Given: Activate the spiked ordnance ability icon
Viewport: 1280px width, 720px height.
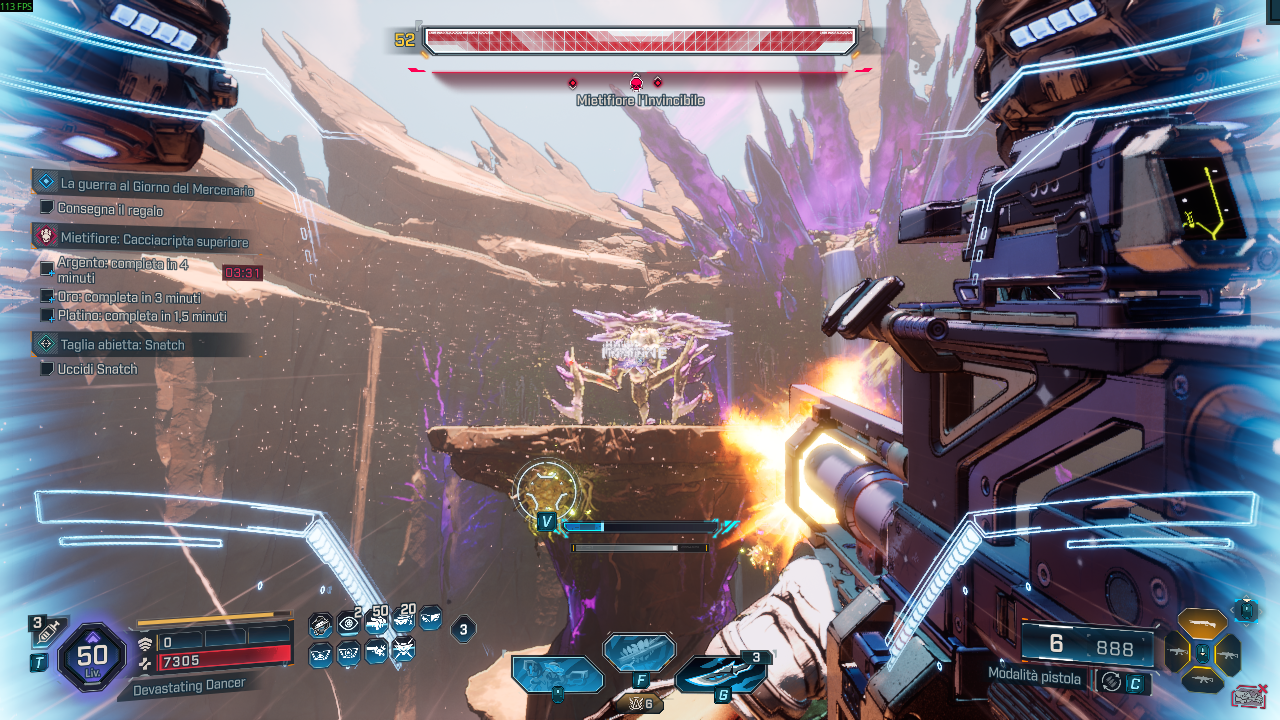Looking at the screenshot, I should tap(639, 653).
